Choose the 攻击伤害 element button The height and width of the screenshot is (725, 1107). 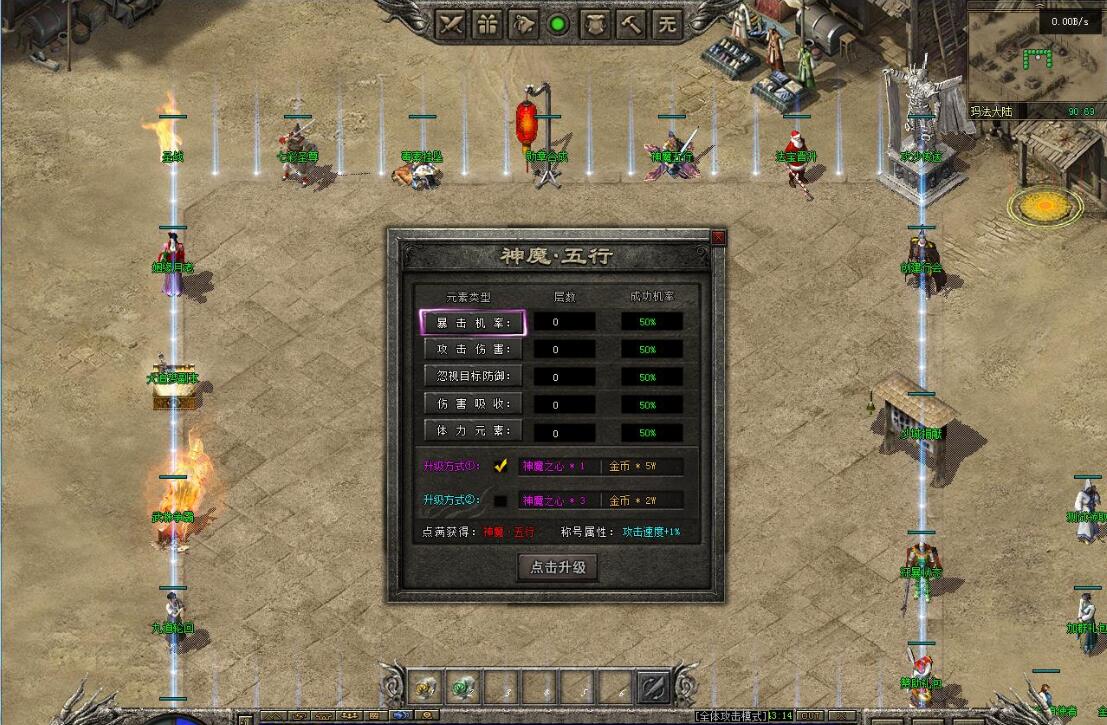pos(472,349)
